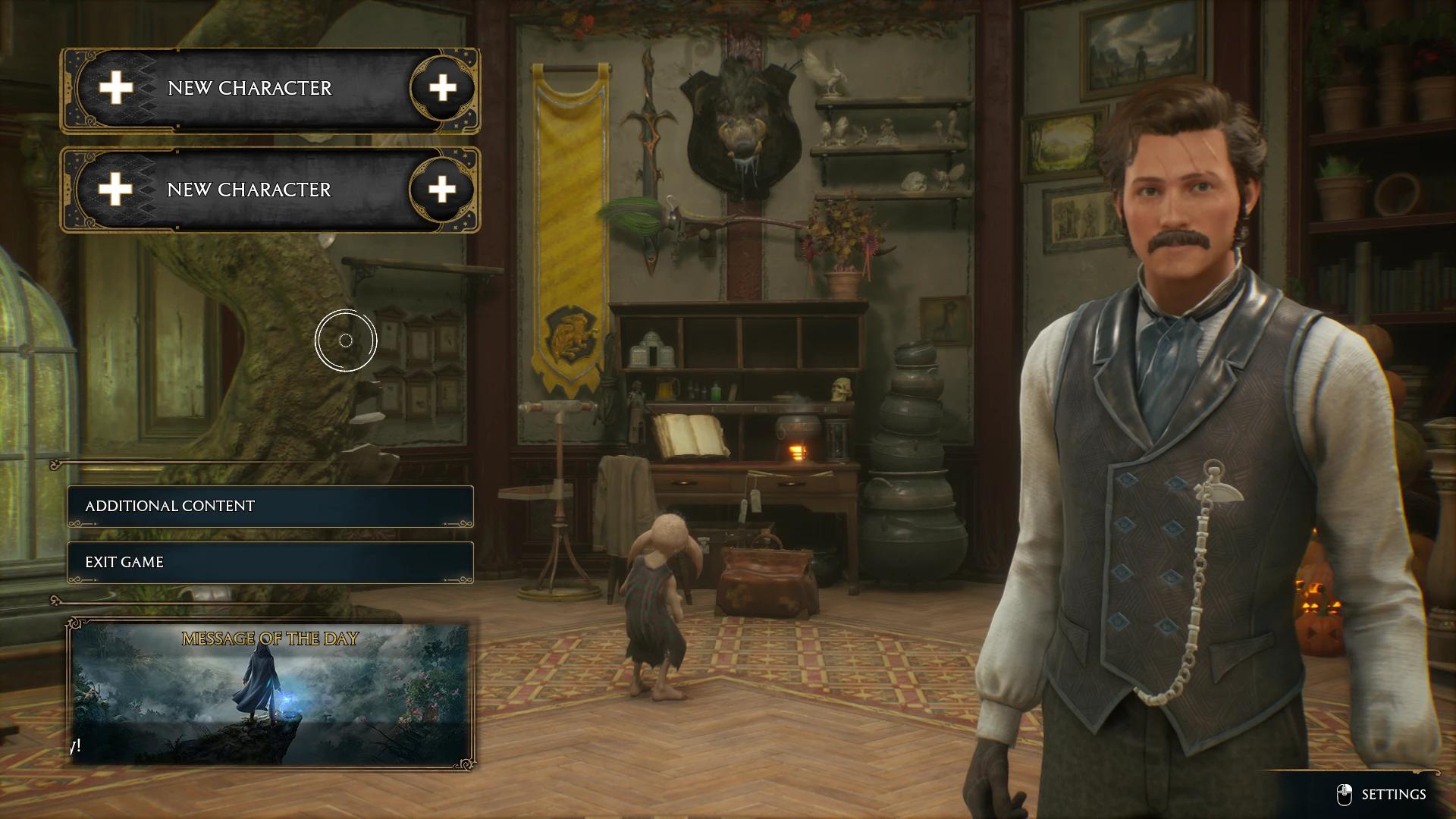Open Settings

click(x=1384, y=794)
